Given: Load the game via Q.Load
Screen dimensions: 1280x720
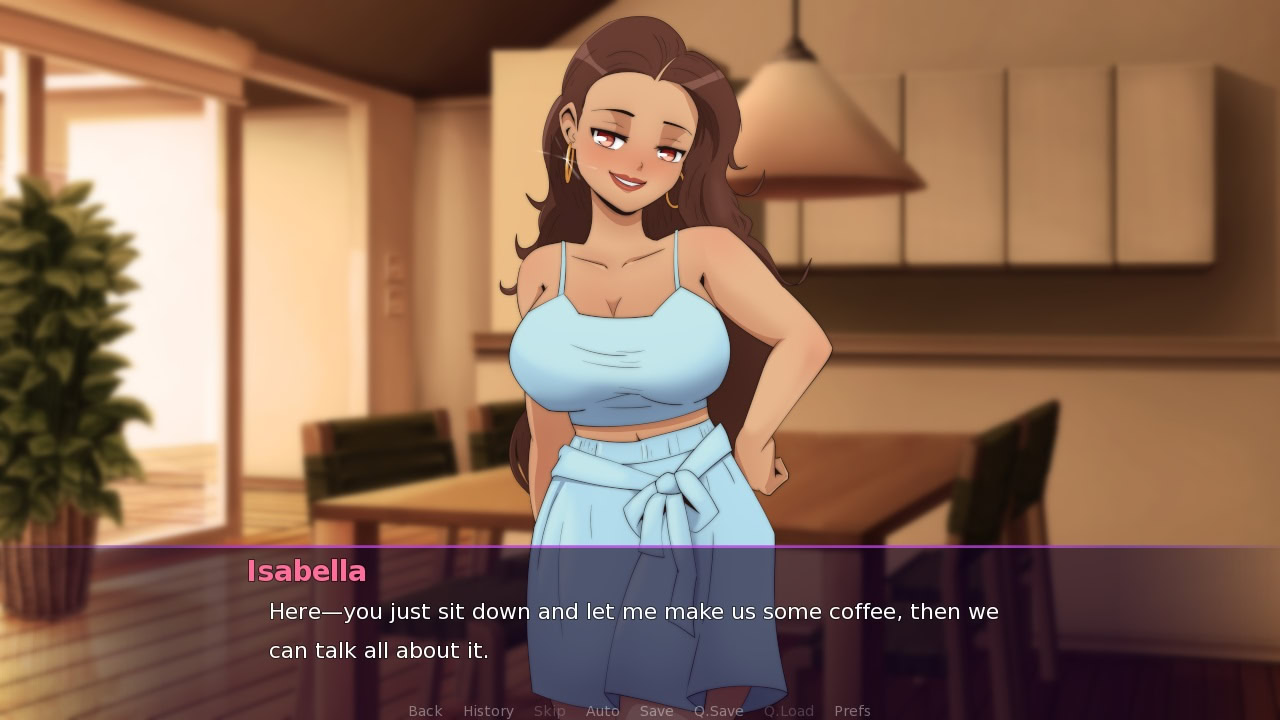Looking at the screenshot, I should [x=788, y=710].
